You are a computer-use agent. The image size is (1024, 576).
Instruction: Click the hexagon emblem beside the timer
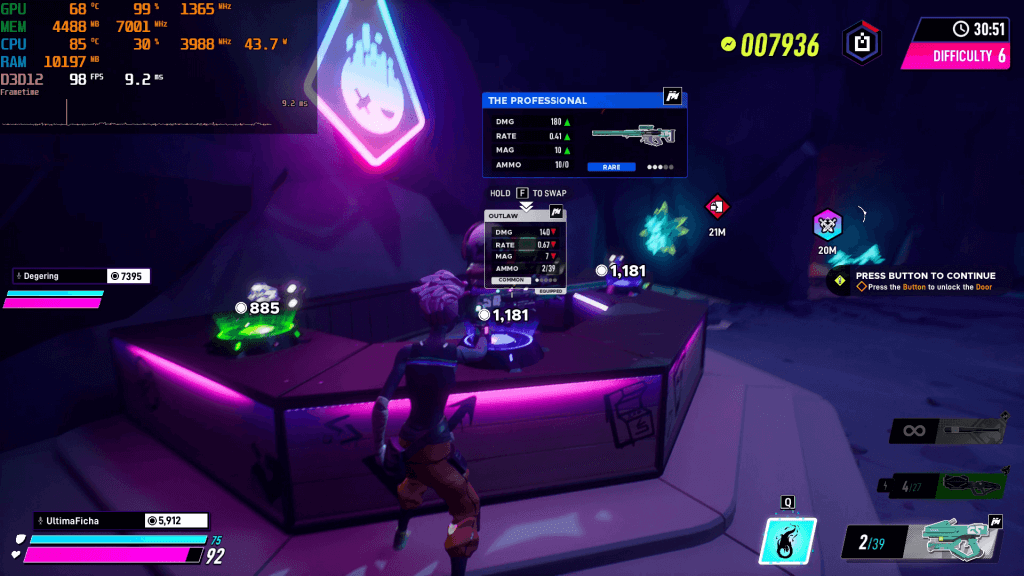[861, 43]
